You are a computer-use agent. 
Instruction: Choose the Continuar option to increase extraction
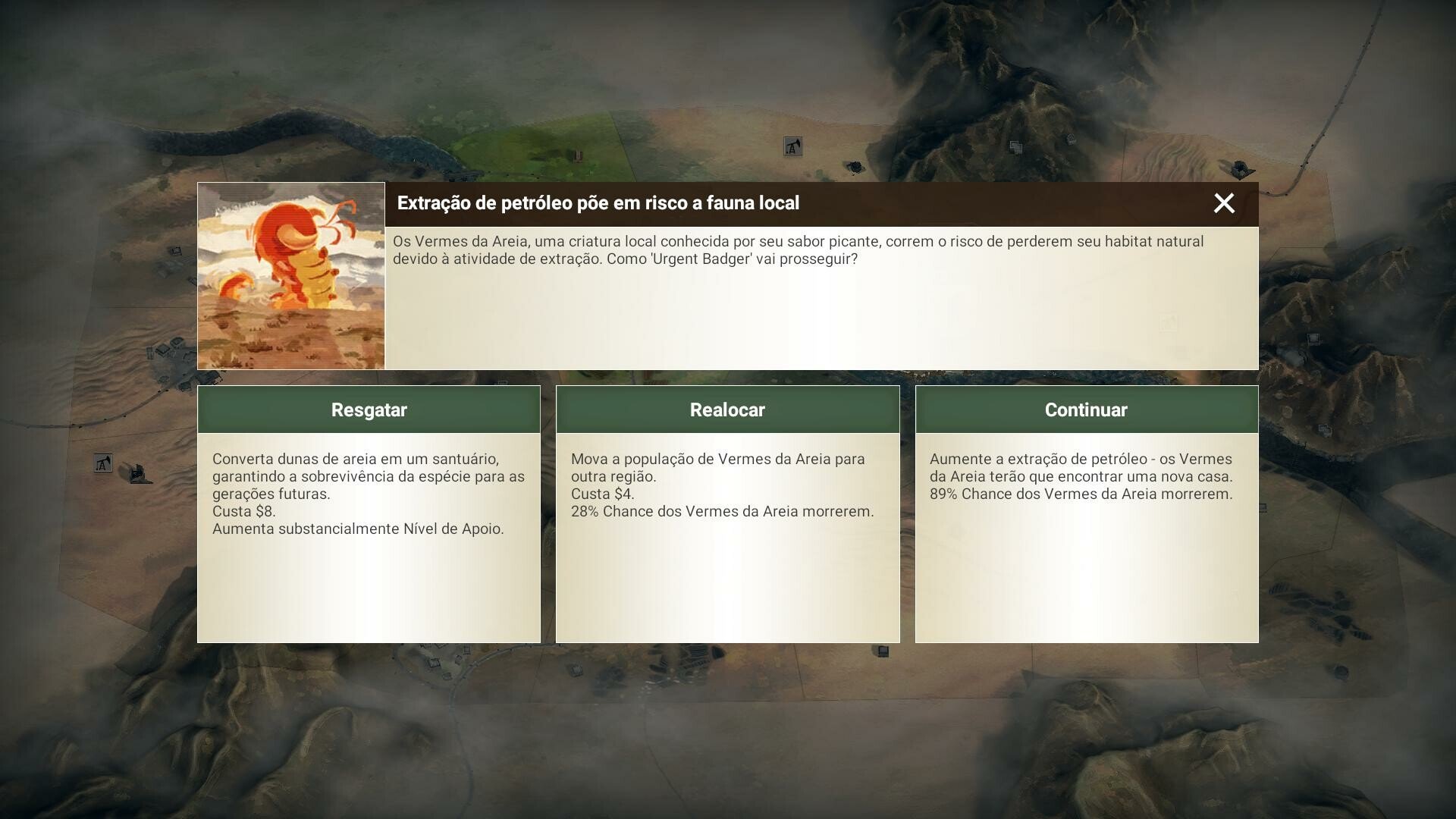(x=1087, y=409)
